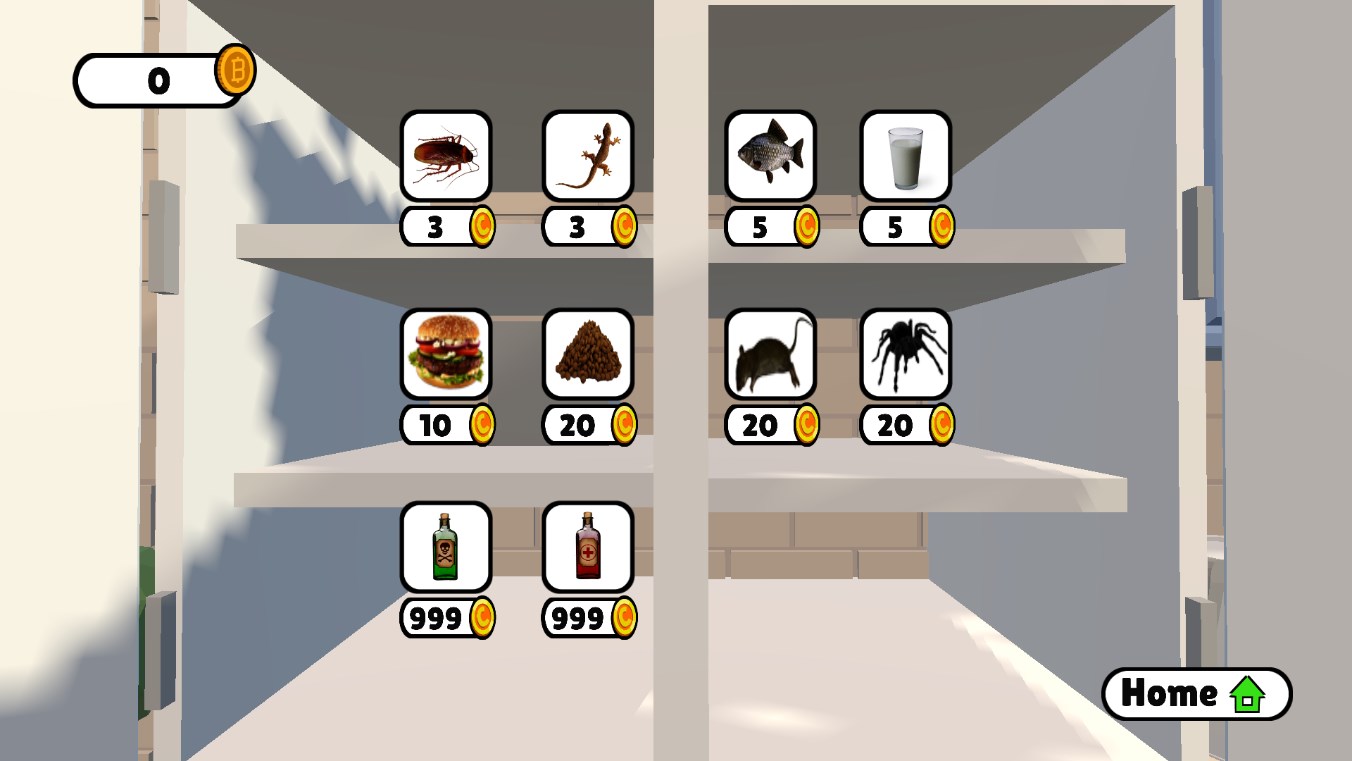Choose the black spider item

coord(905,354)
